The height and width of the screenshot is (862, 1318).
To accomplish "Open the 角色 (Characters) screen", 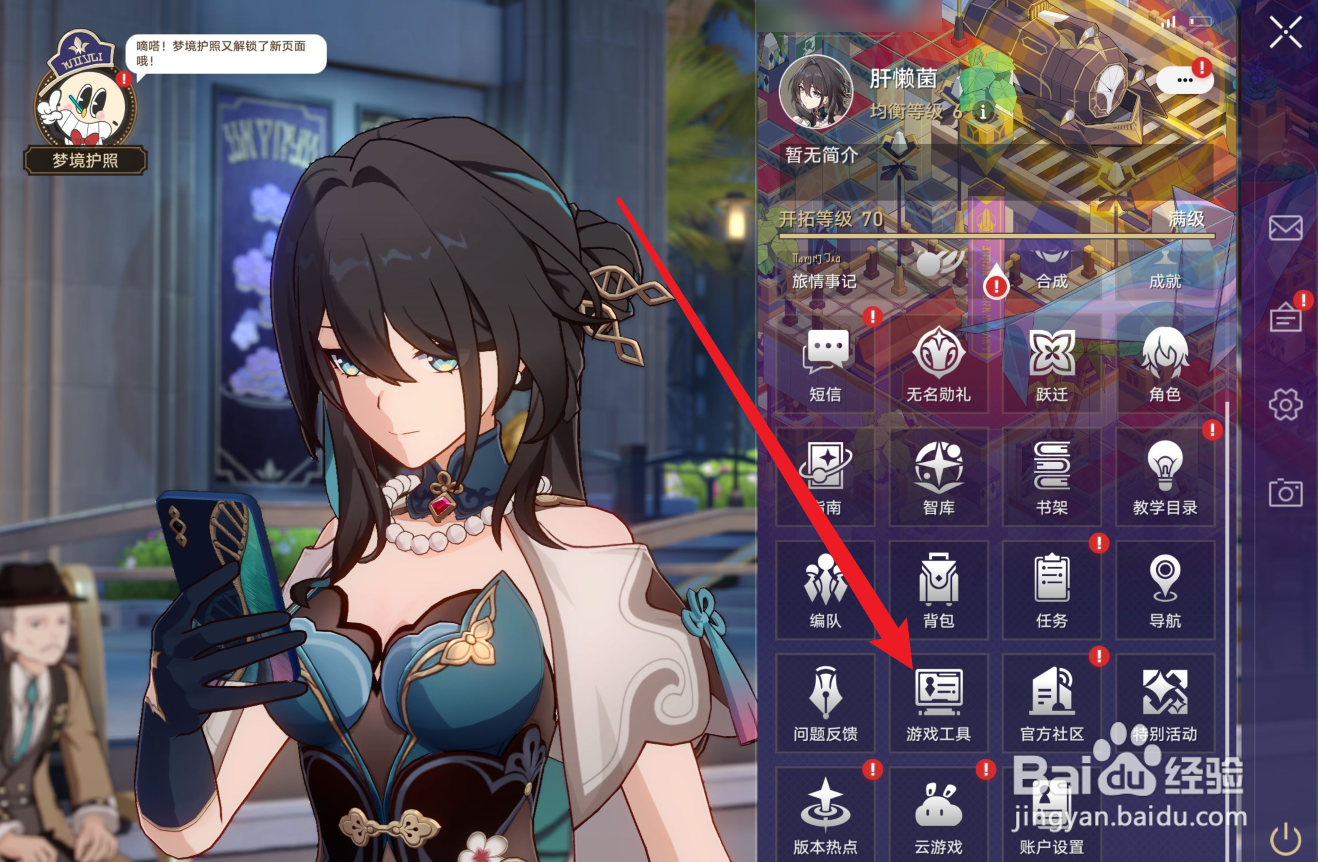I will (1165, 365).
